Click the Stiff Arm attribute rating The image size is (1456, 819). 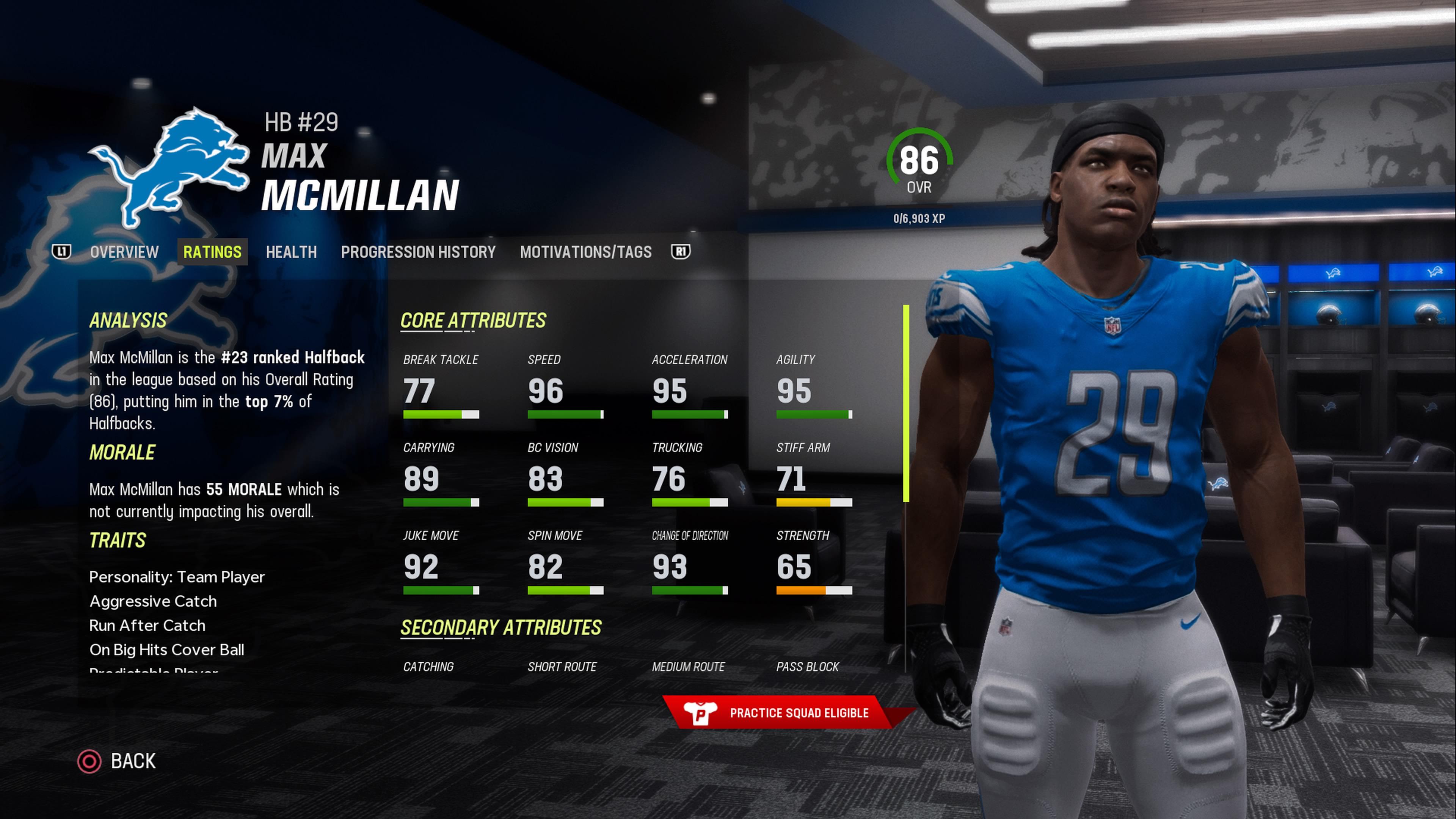pyautogui.click(x=813, y=478)
